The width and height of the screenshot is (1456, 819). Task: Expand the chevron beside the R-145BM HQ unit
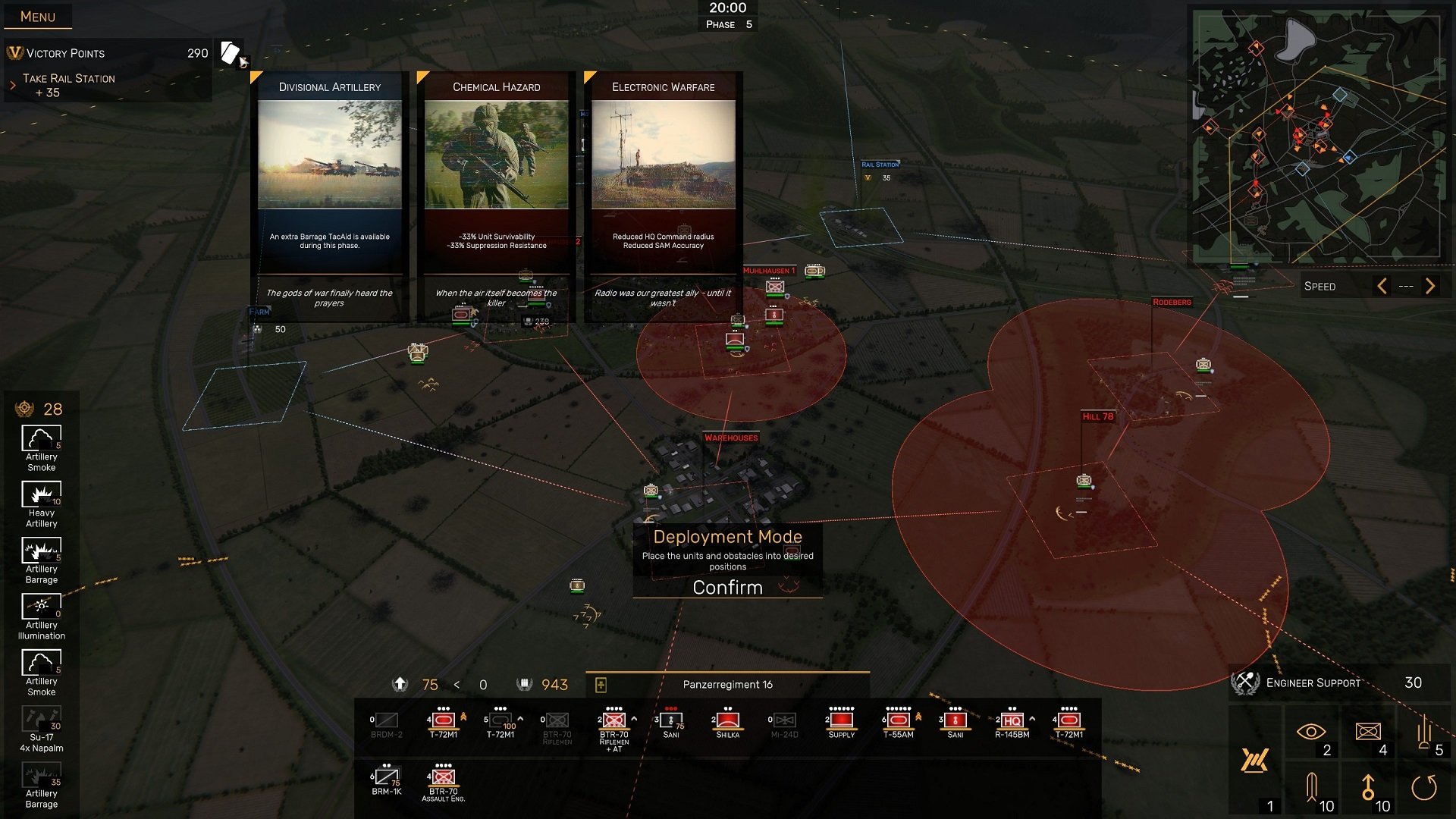point(1032,719)
